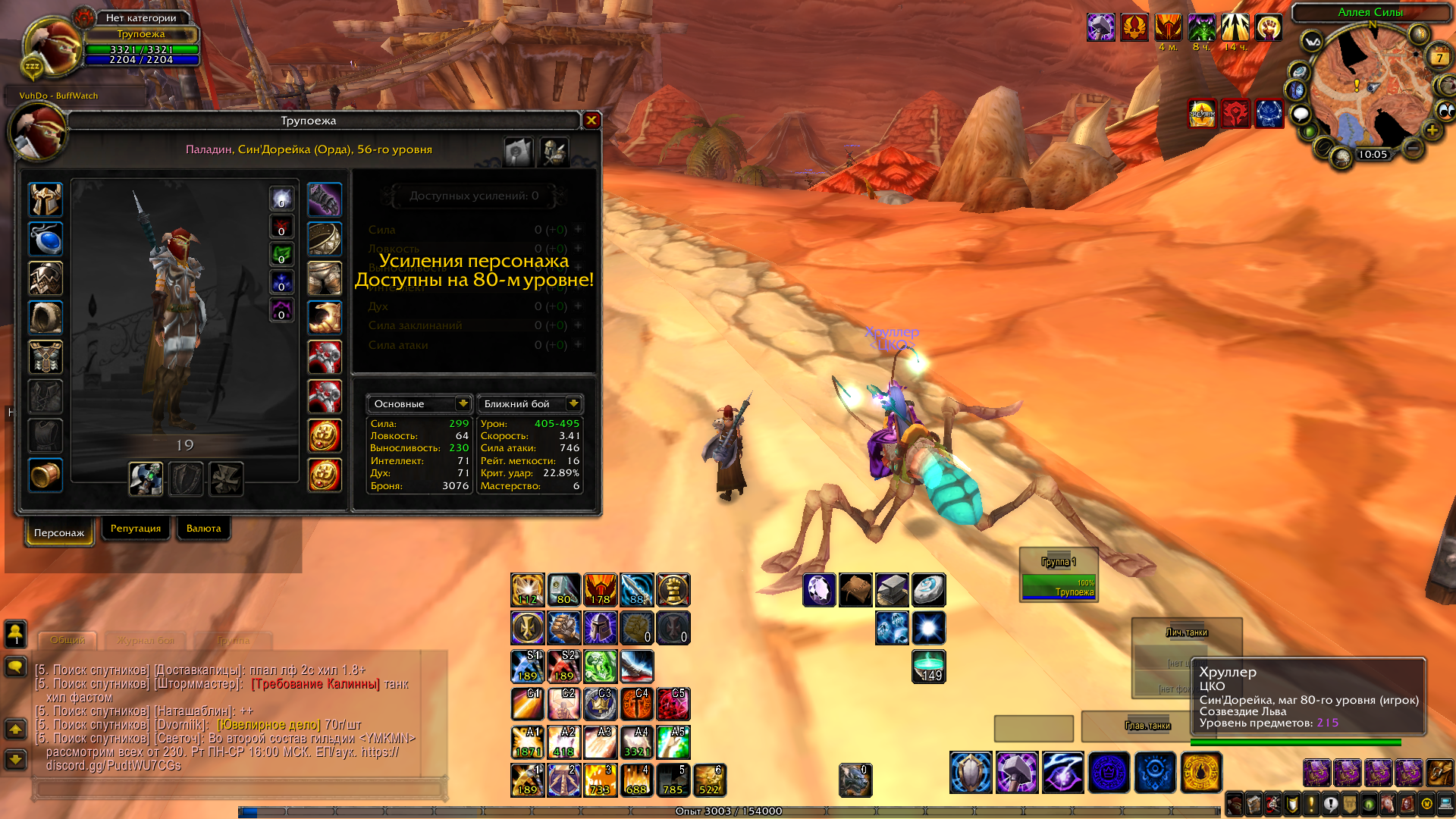1456x819 pixels.
Task: Select the helmet equipment slot
Action: [x=45, y=200]
